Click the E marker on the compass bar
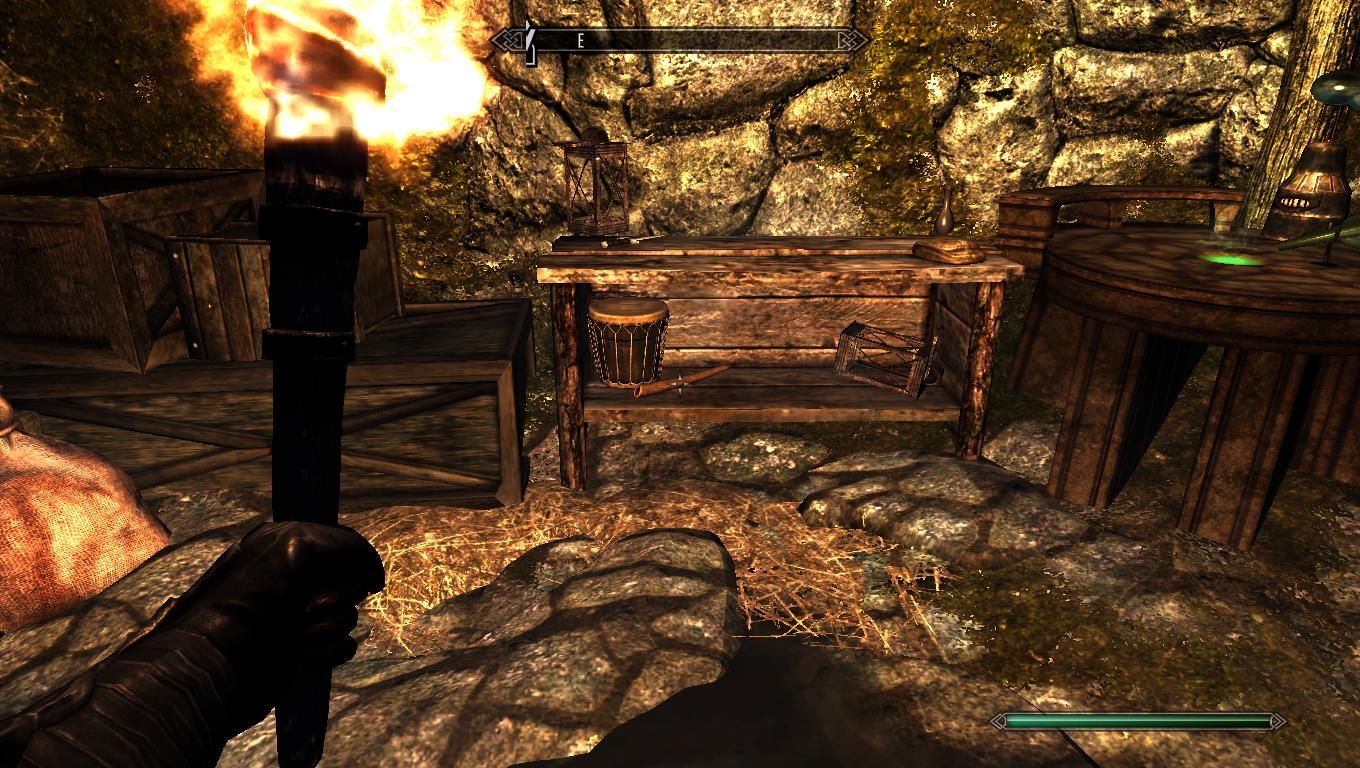1360x768 pixels. (580, 42)
